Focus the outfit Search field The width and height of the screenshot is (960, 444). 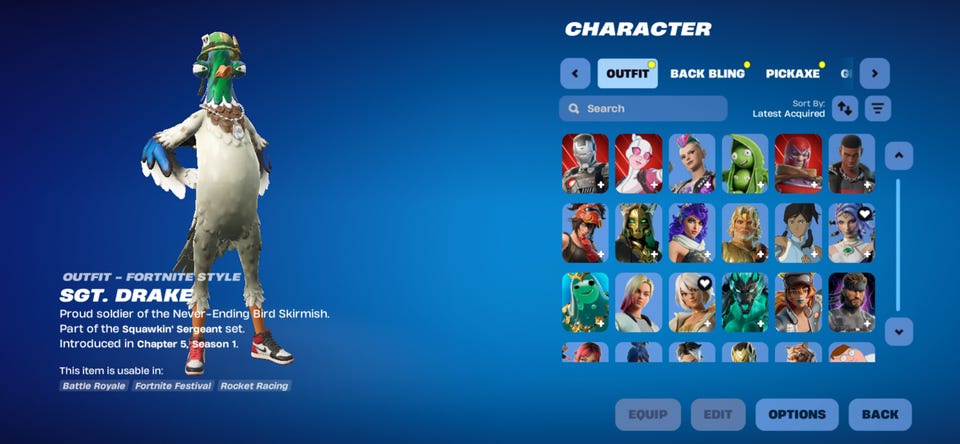(x=643, y=108)
